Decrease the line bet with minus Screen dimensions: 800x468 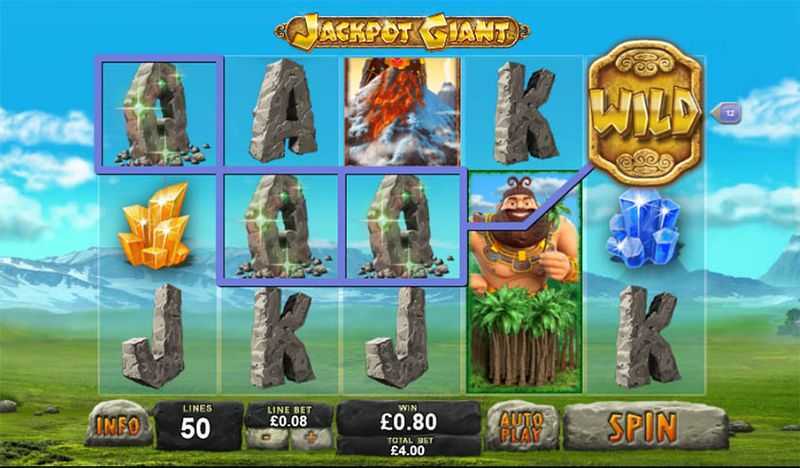coord(267,438)
